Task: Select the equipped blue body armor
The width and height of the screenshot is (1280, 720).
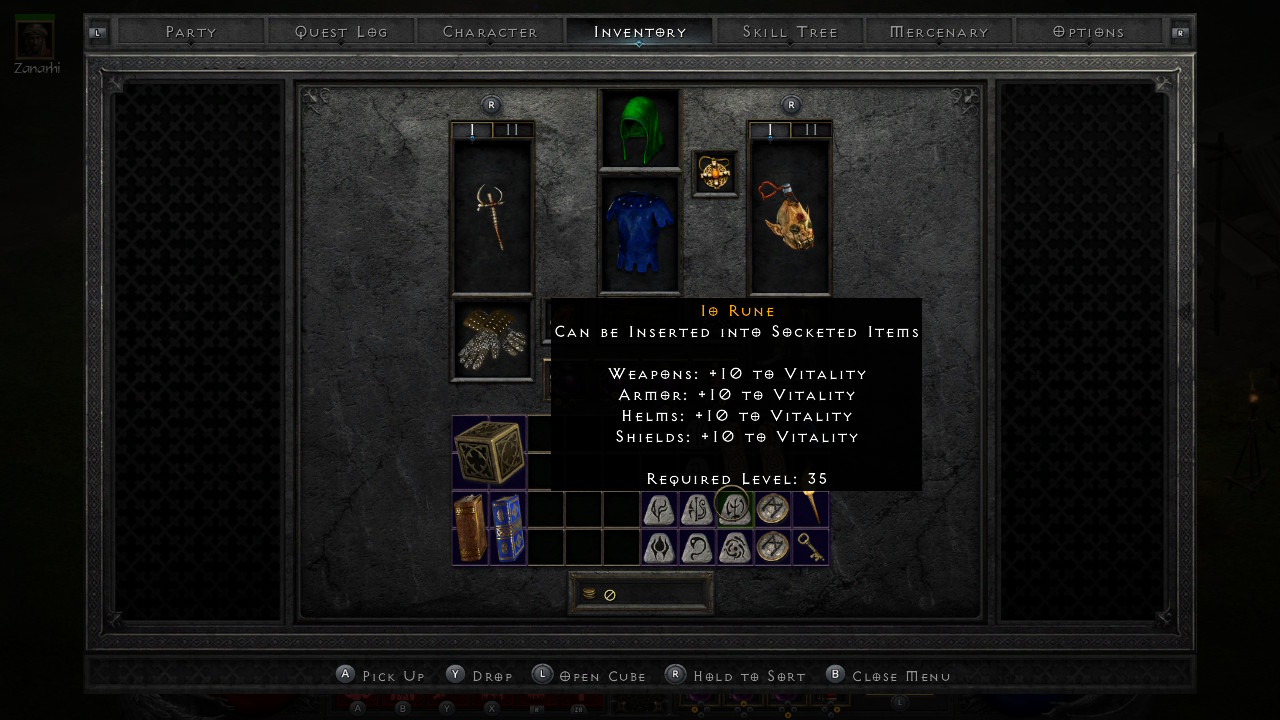Action: (639, 234)
